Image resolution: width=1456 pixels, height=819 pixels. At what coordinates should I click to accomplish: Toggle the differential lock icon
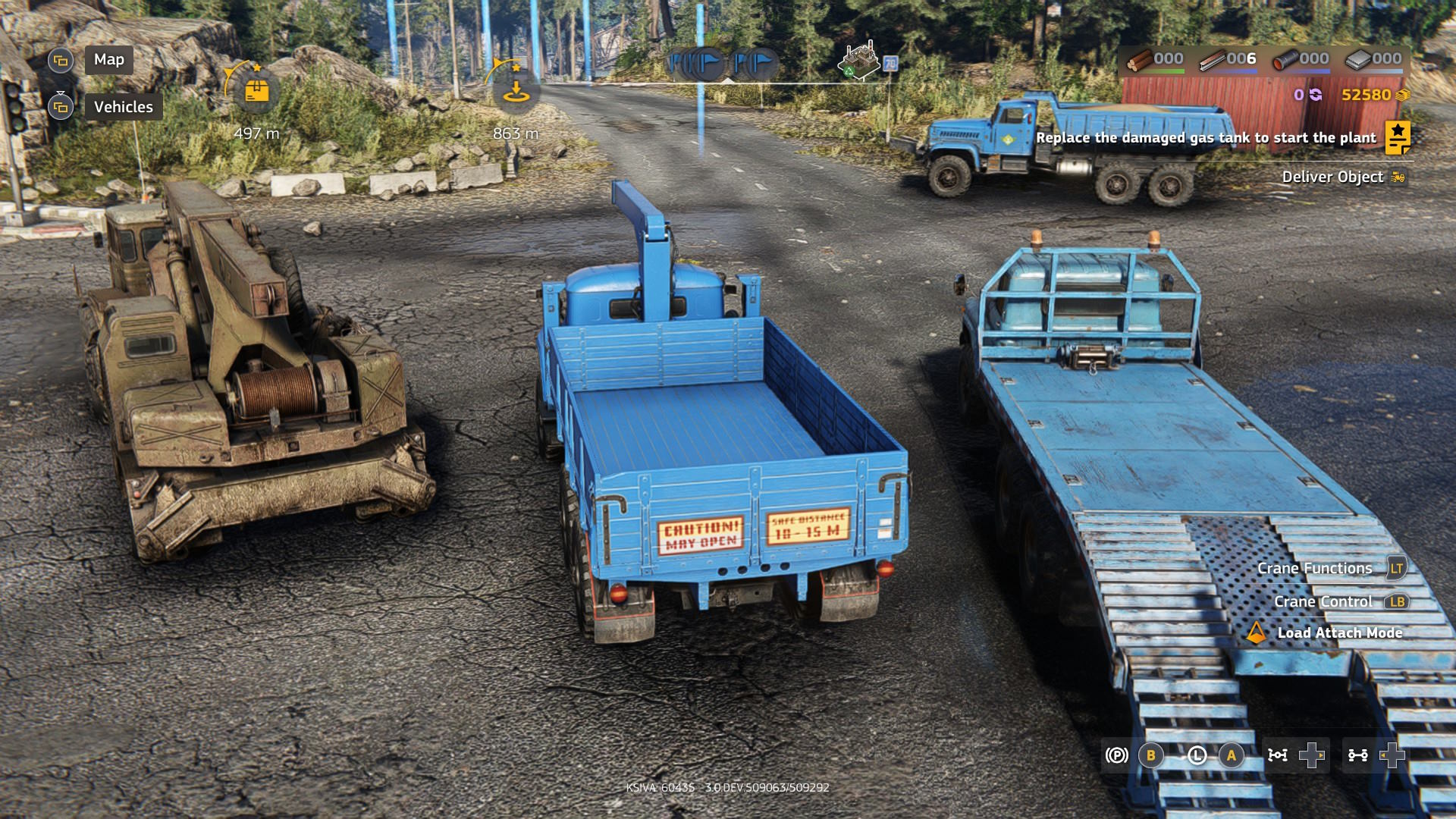1357,755
